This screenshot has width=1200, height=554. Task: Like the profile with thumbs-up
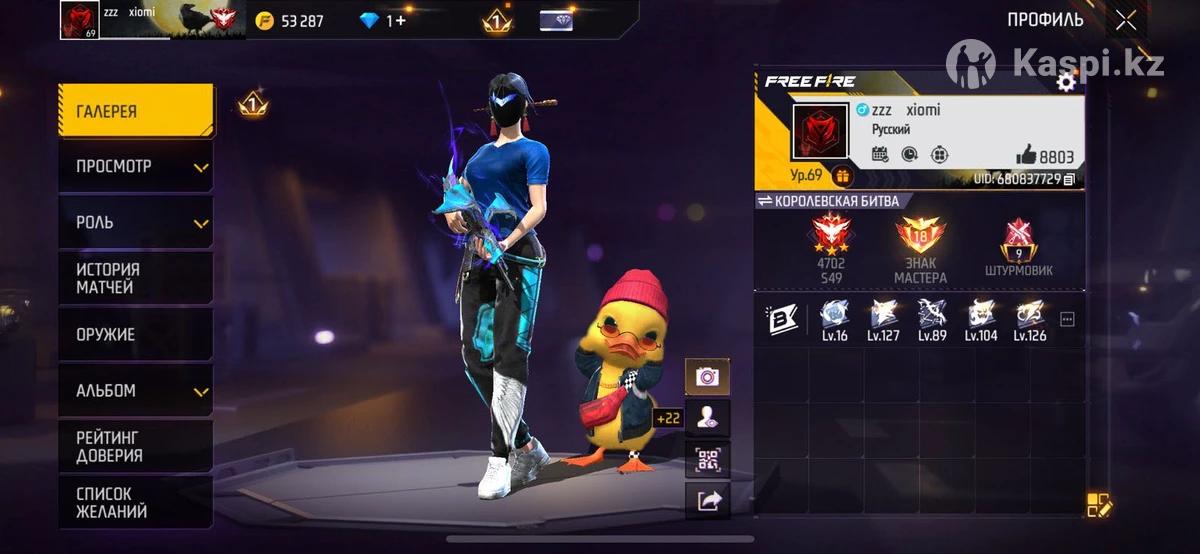(1026, 155)
